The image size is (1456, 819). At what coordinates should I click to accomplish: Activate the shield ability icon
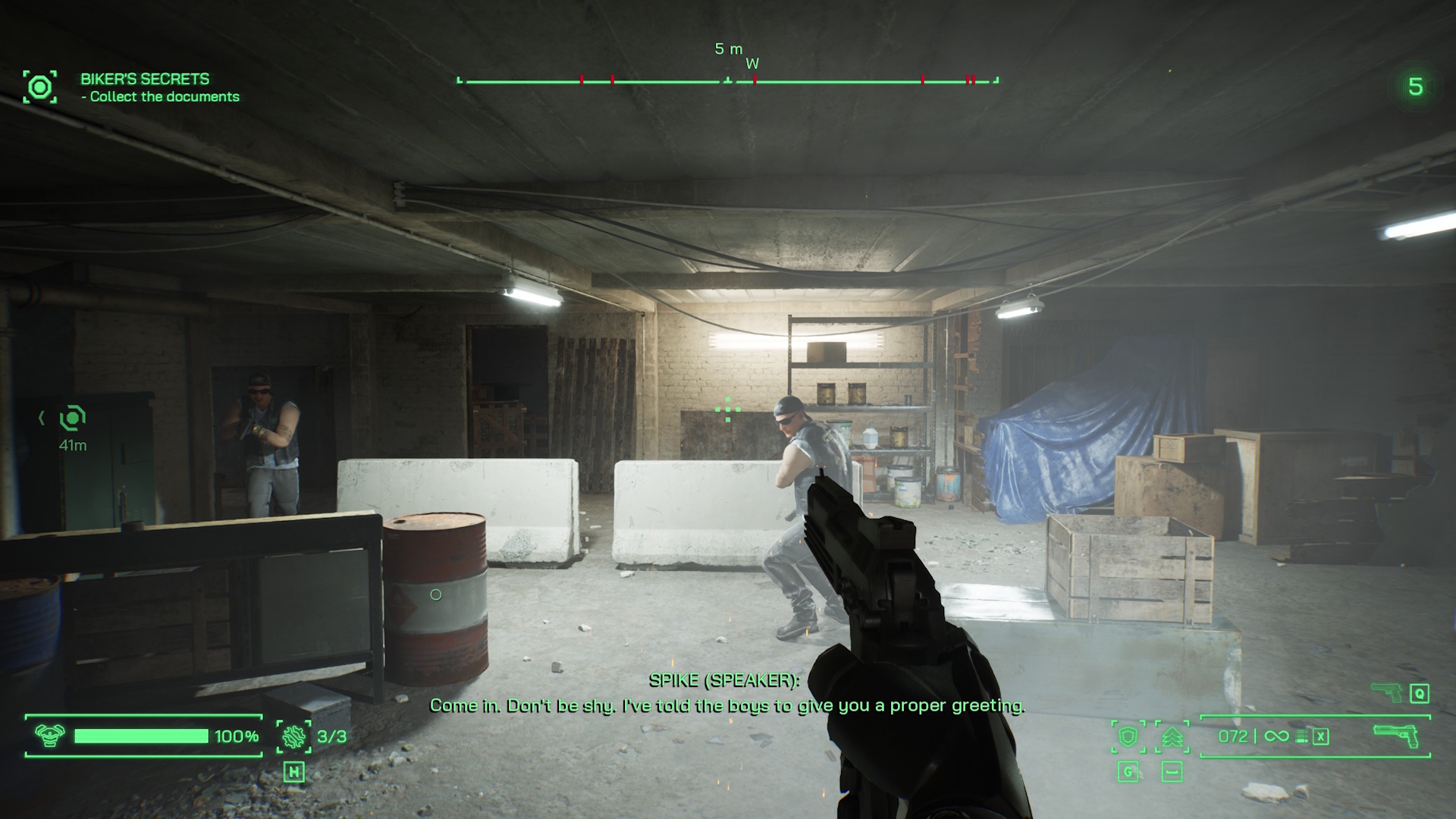pyautogui.click(x=1128, y=736)
